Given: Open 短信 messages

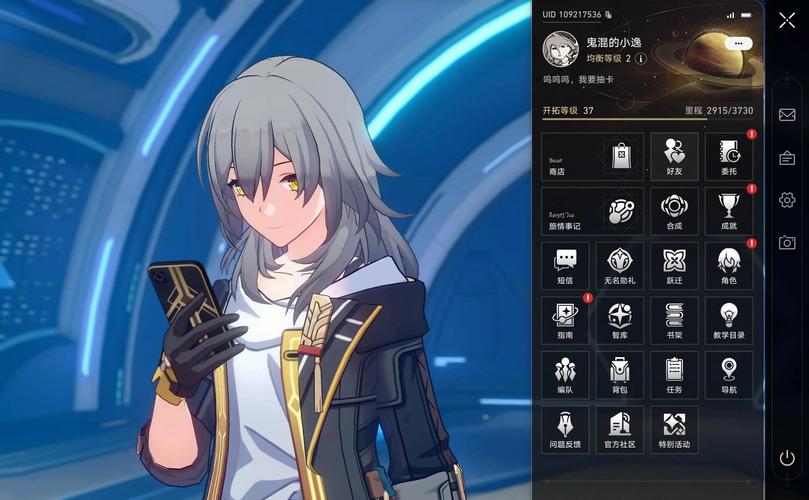Looking at the screenshot, I should (x=565, y=265).
